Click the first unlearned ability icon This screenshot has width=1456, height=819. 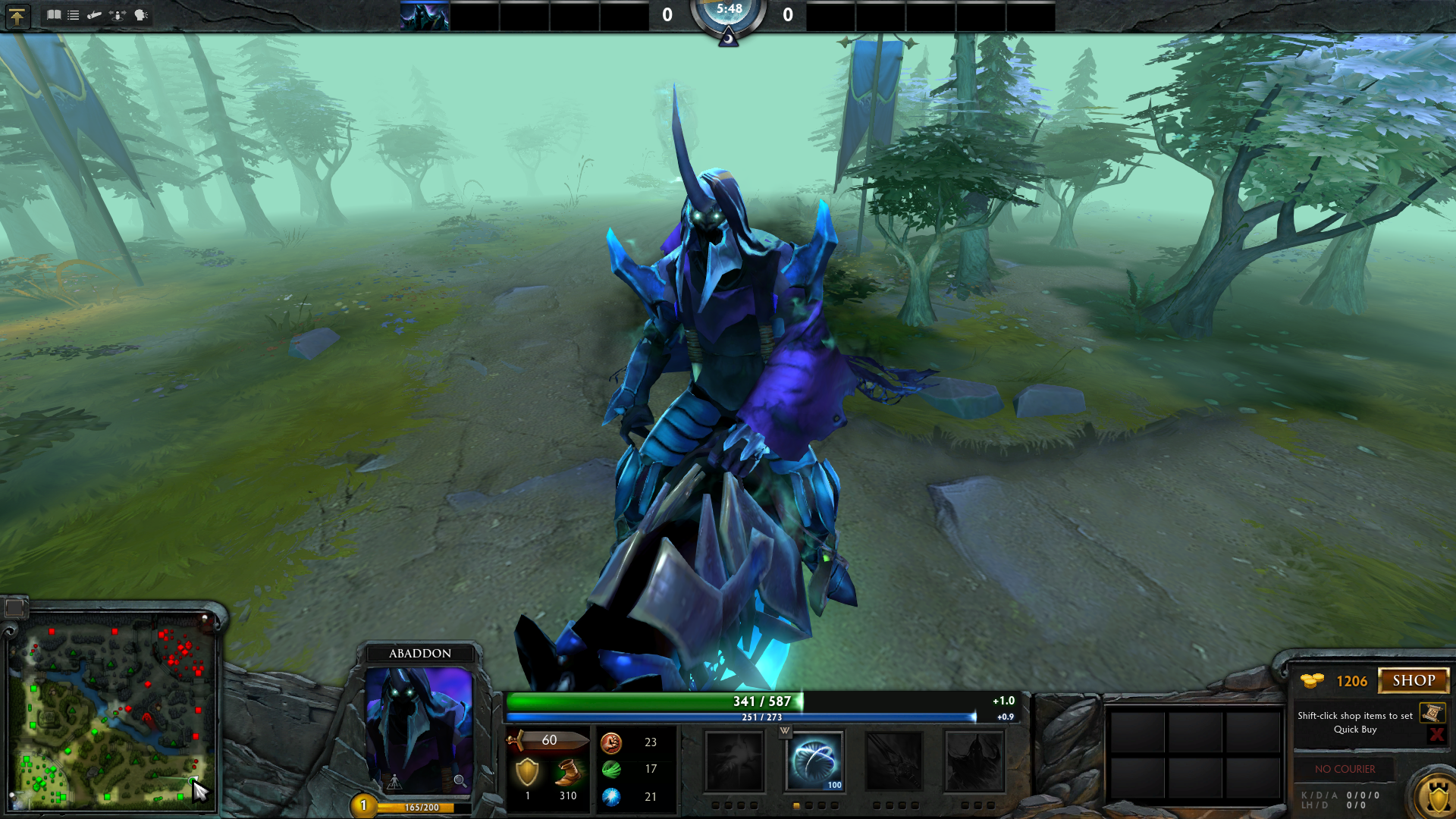tap(734, 761)
